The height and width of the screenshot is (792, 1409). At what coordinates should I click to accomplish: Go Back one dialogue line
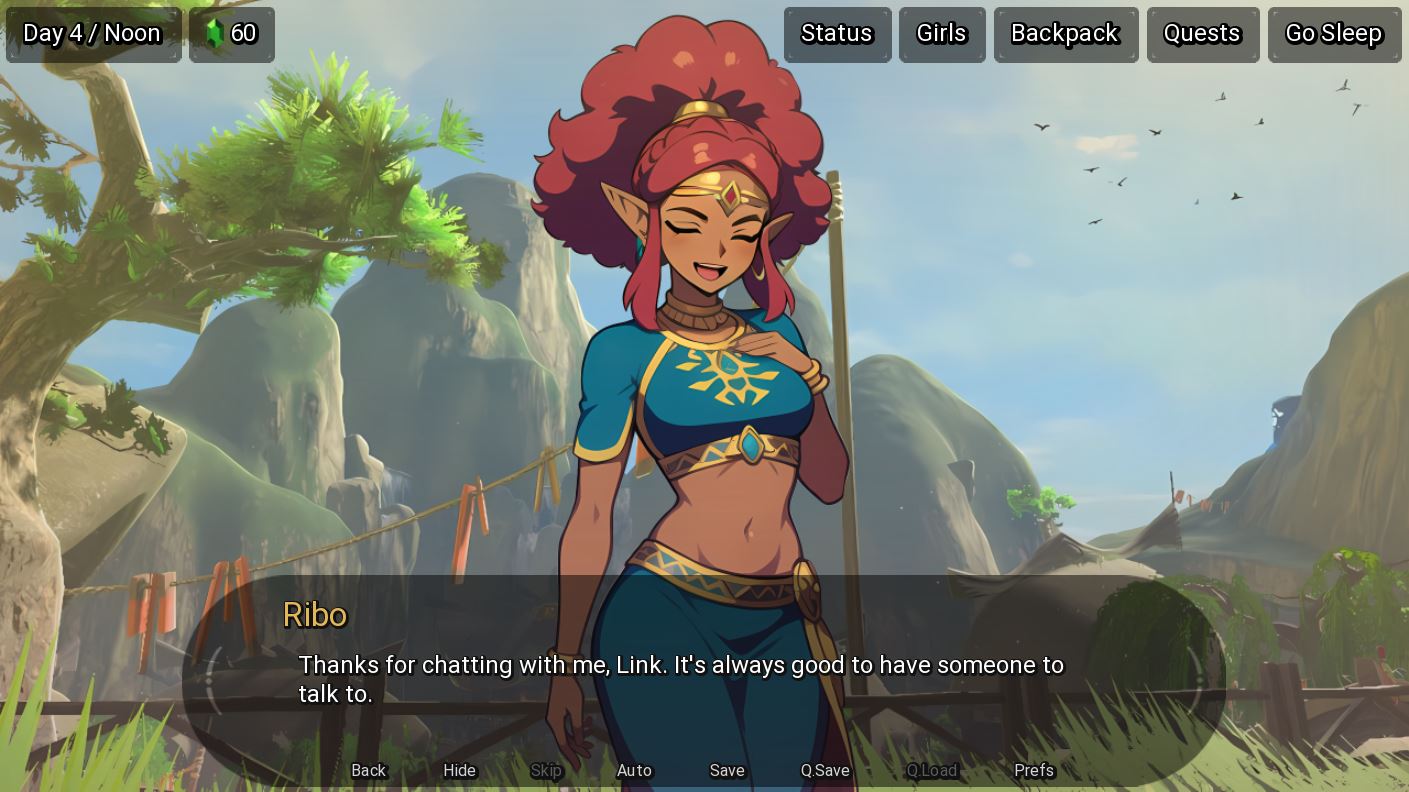click(x=369, y=770)
